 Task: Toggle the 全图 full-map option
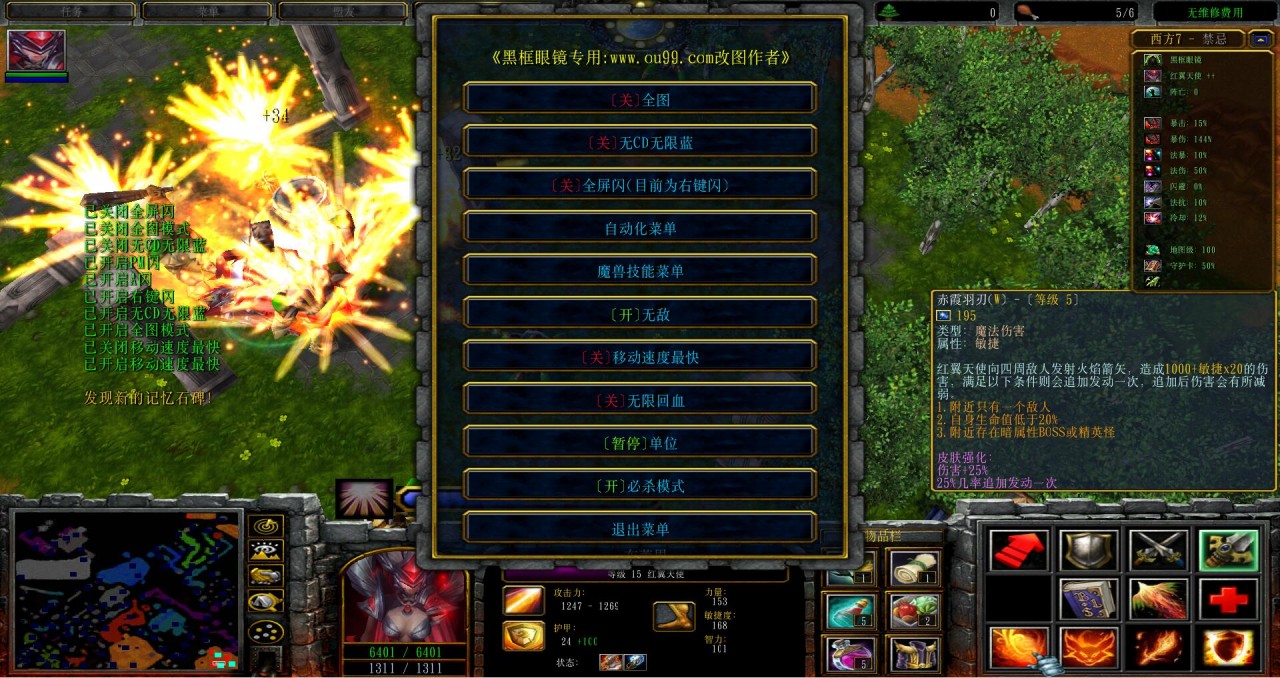(x=640, y=99)
